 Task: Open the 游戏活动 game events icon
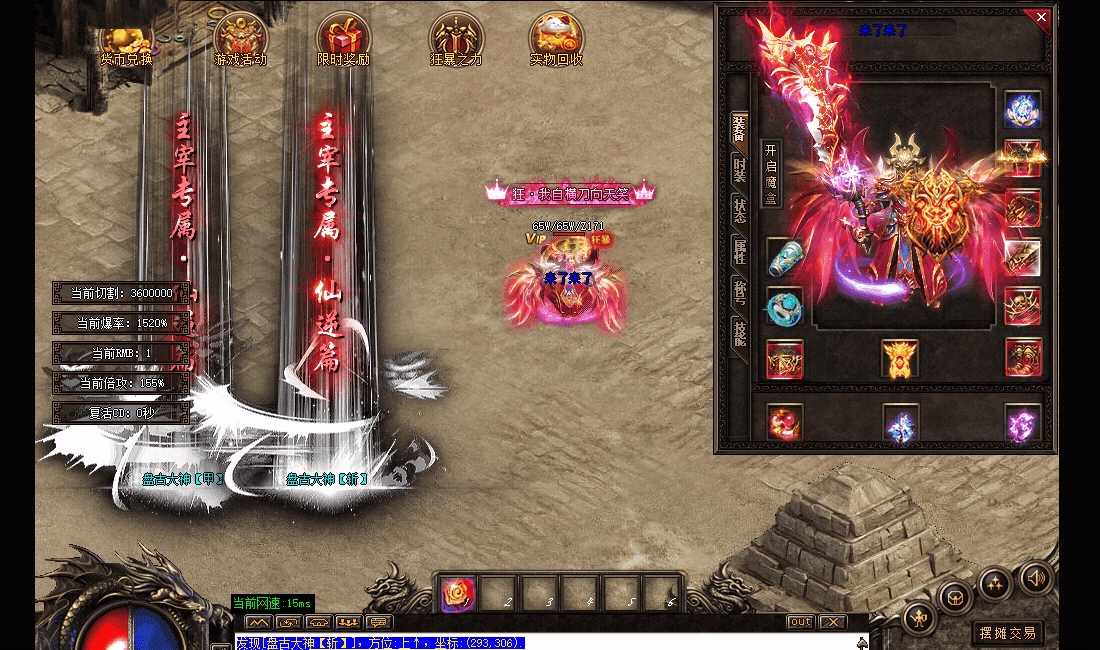[241, 40]
